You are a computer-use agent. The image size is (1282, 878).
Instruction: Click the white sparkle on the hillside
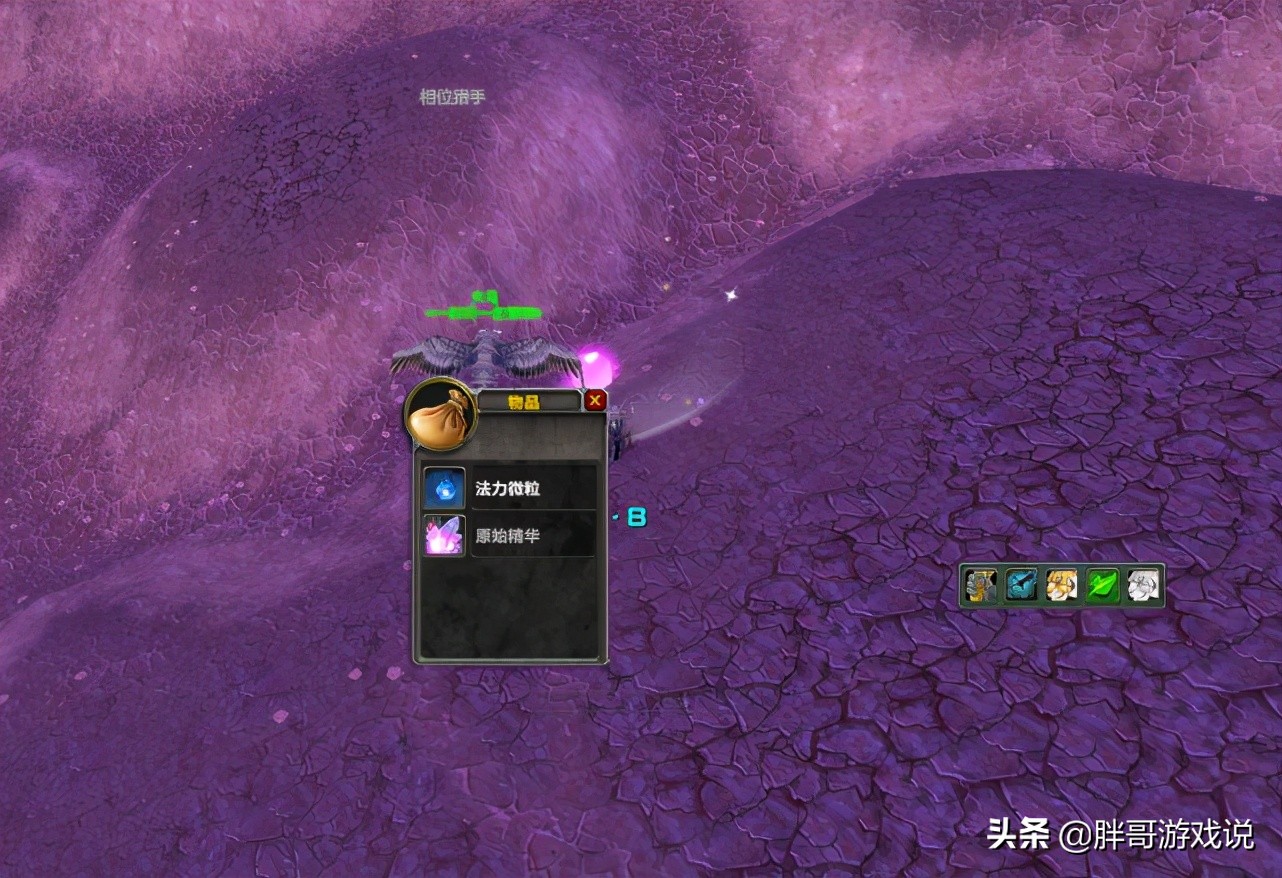pos(729,294)
